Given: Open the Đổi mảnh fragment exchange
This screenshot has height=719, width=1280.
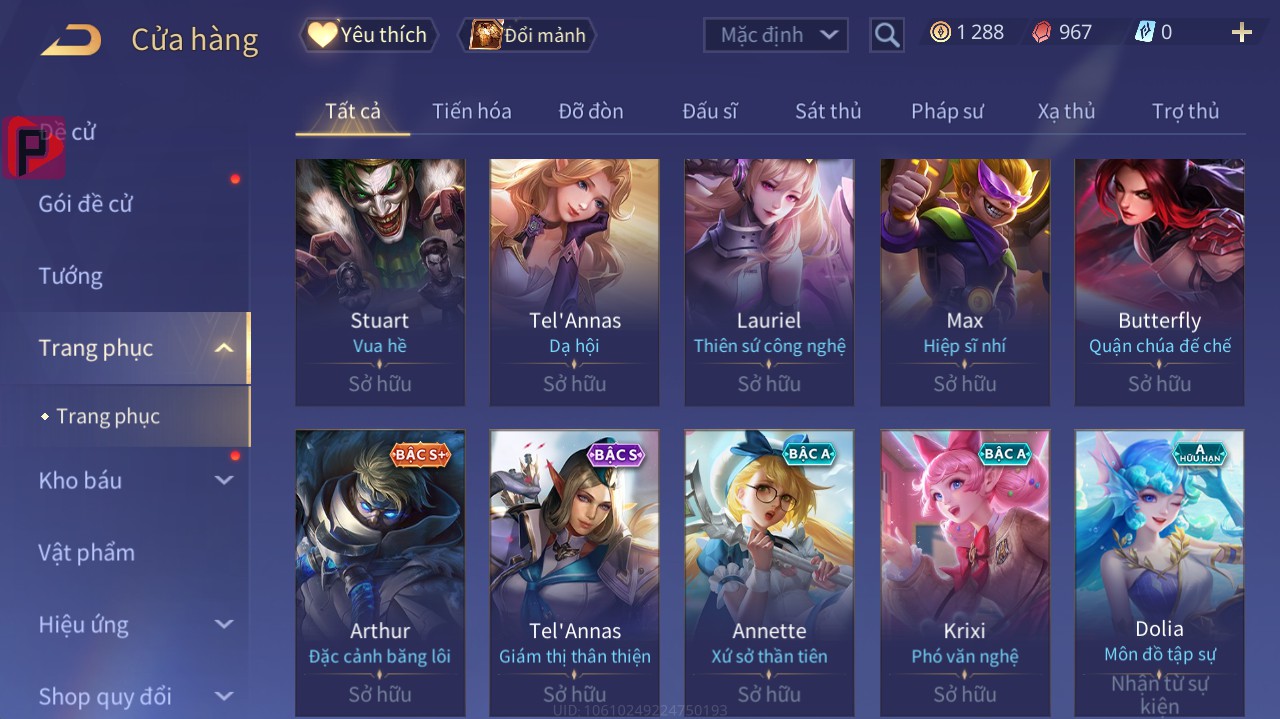Looking at the screenshot, I should pyautogui.click(x=527, y=35).
